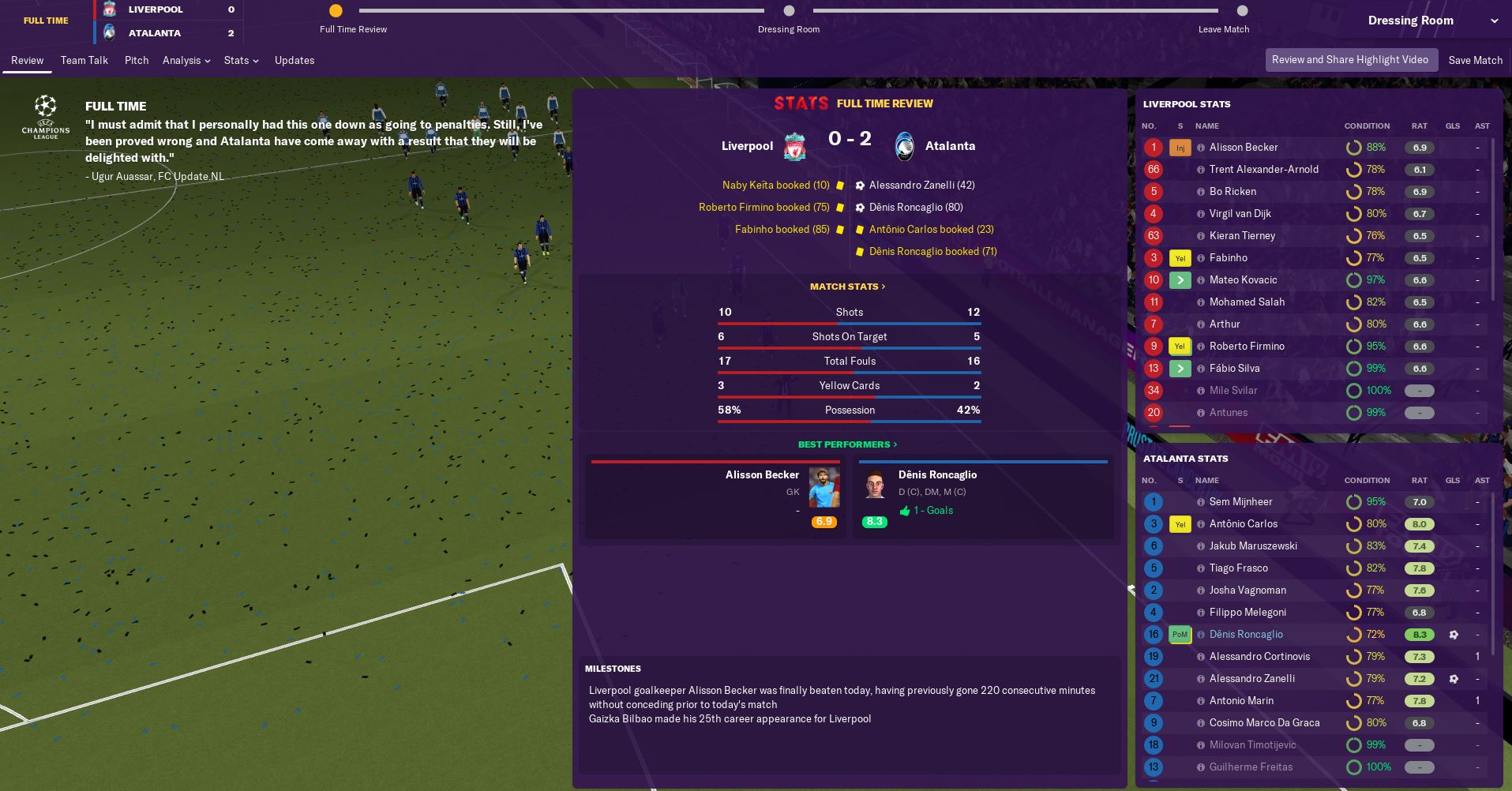
Task: Choose Alessandro Zanelli in the Atalanta list
Action: click(x=1251, y=679)
